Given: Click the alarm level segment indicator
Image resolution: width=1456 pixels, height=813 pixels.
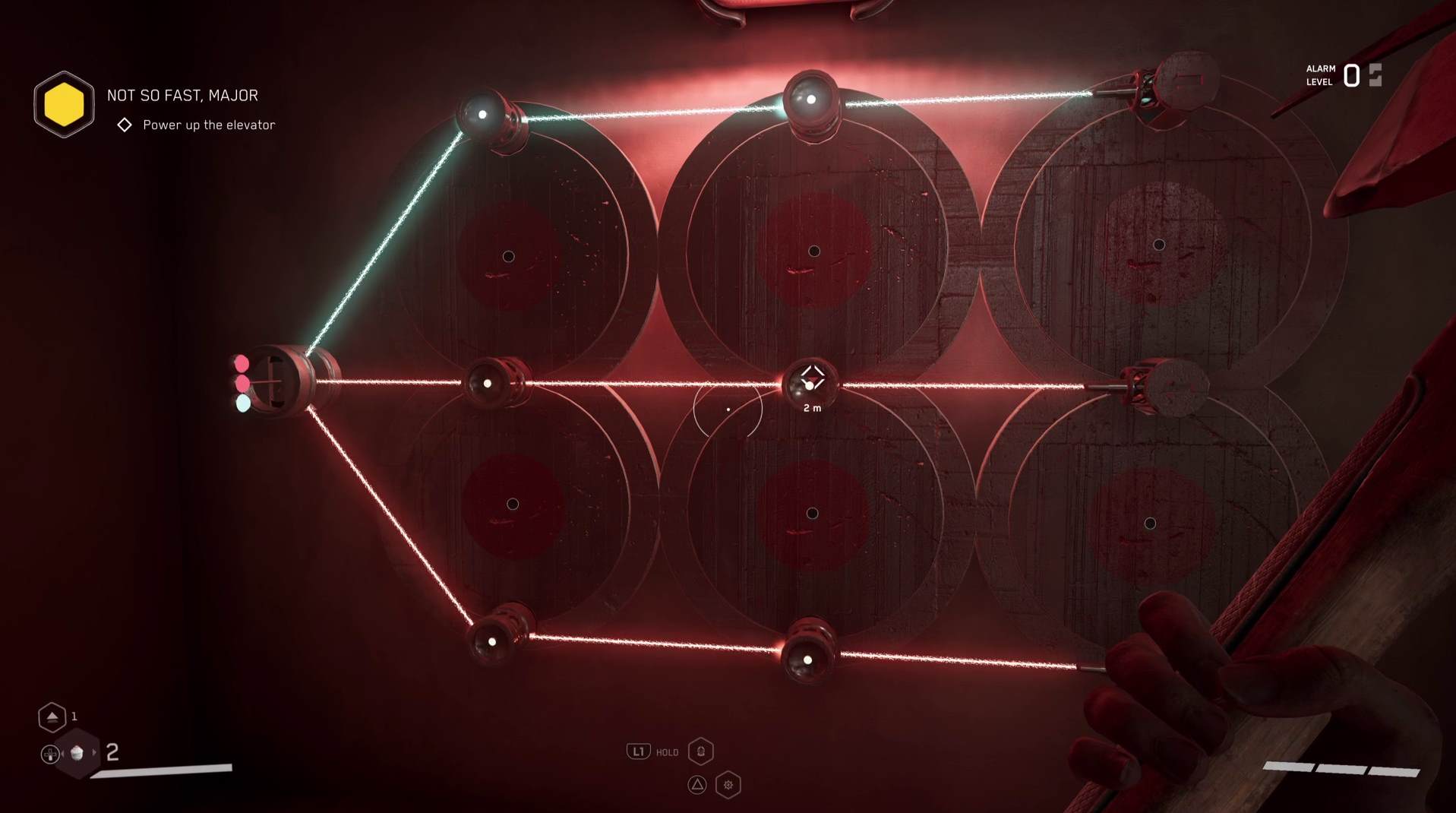Looking at the screenshot, I should (x=1375, y=74).
